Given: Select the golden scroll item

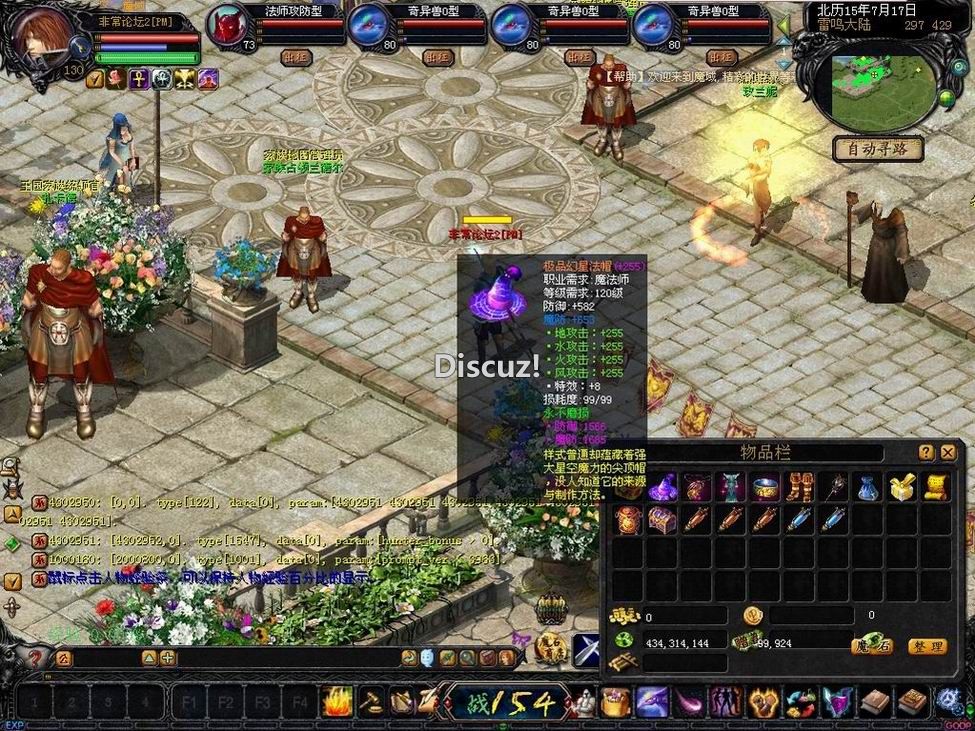Looking at the screenshot, I should 936,488.
